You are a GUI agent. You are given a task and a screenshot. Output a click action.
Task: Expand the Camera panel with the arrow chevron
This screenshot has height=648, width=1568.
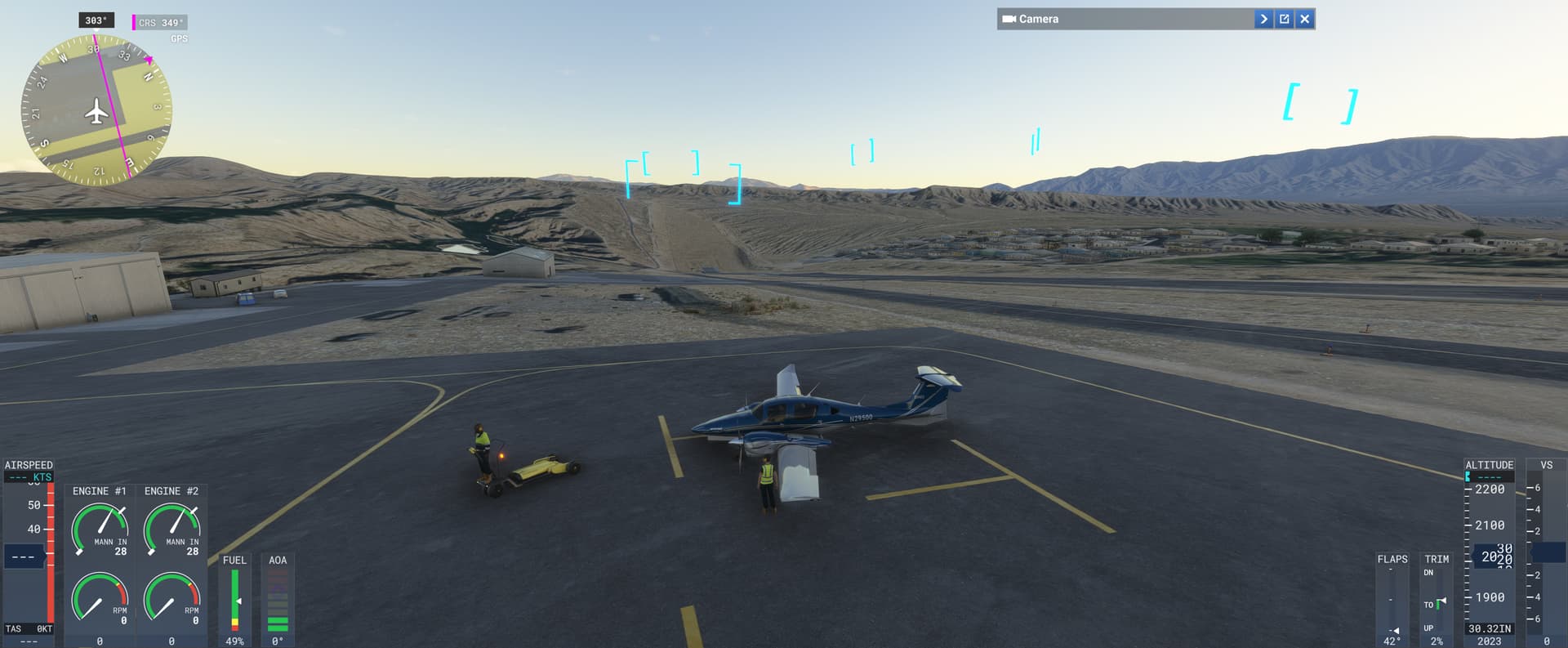[x=1263, y=18]
